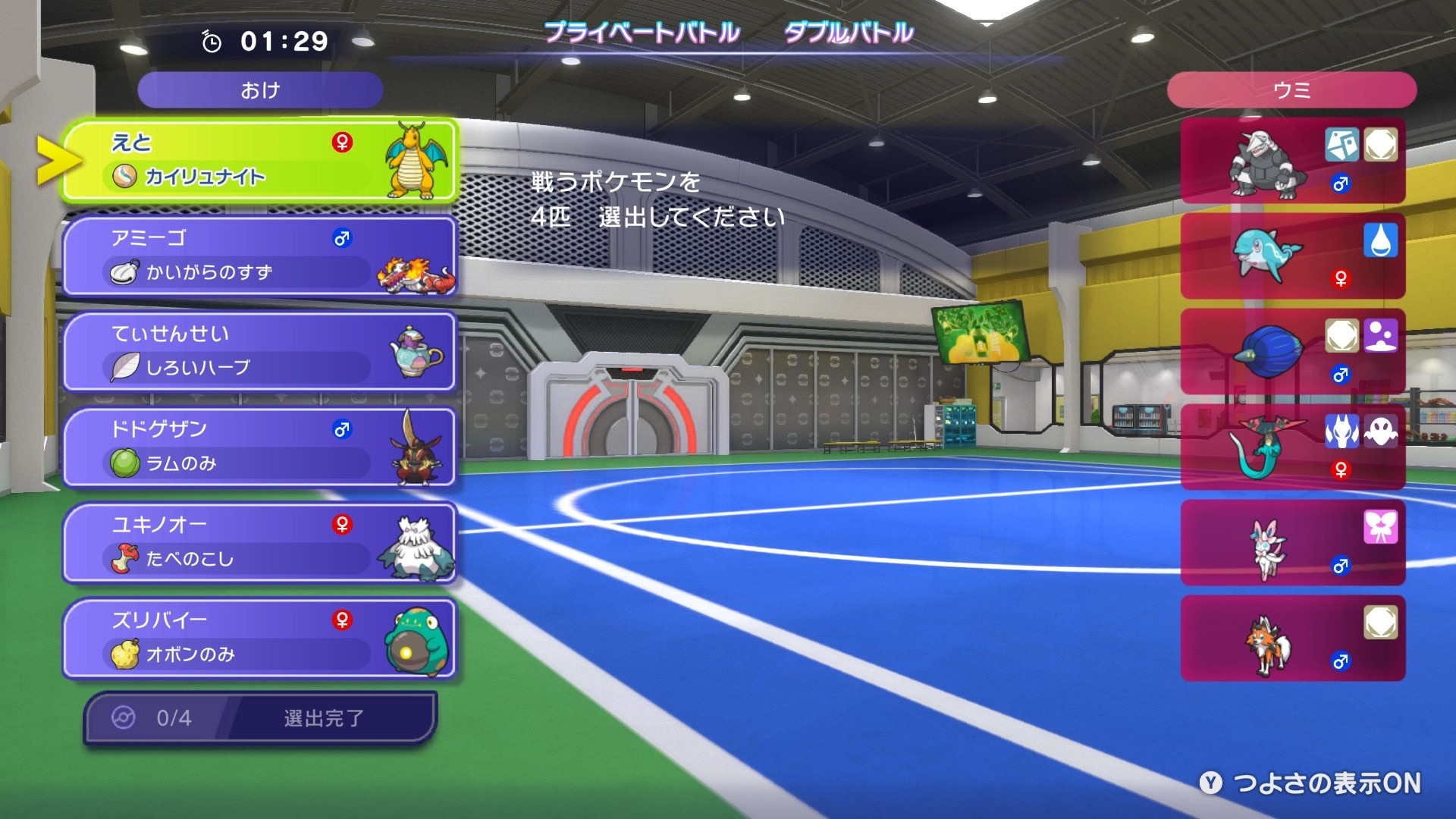View opponent's blue dolphin Pokémon
Viewport: 1456px width, 819px height.
(1292, 256)
